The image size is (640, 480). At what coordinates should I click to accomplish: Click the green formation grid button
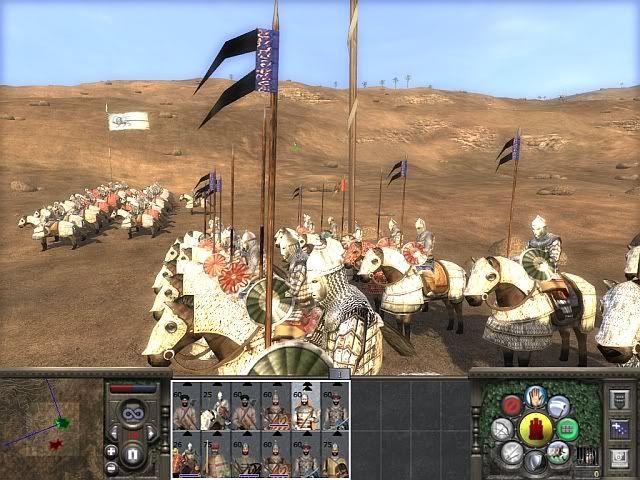click(x=568, y=429)
